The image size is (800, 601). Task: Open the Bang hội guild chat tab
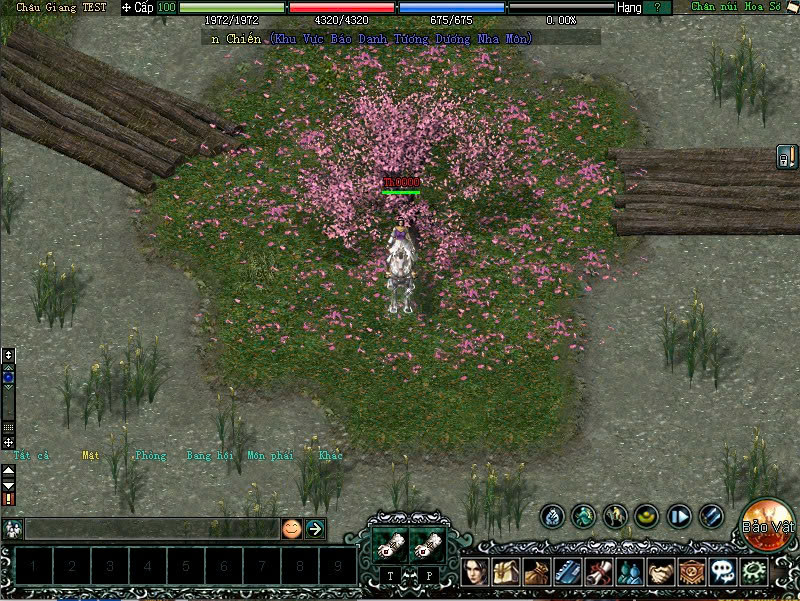click(208, 456)
